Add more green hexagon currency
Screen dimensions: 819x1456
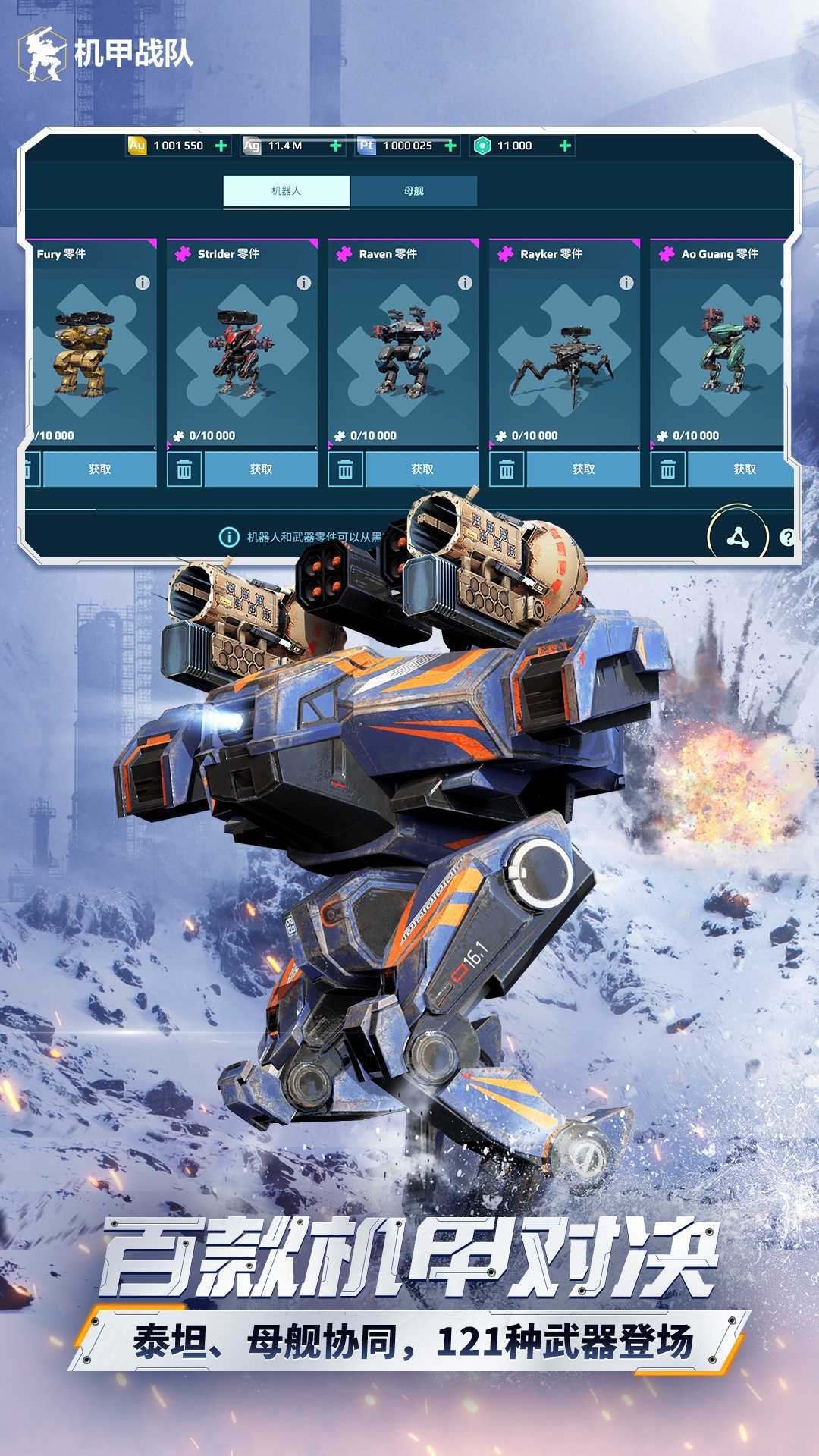(565, 146)
